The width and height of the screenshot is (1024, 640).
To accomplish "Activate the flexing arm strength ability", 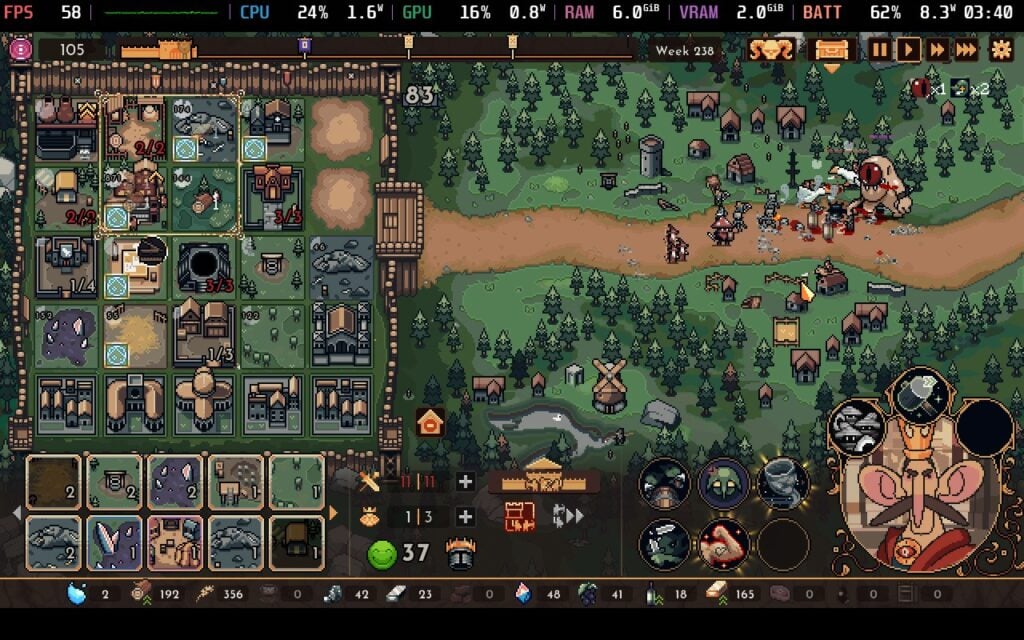I will 723,545.
